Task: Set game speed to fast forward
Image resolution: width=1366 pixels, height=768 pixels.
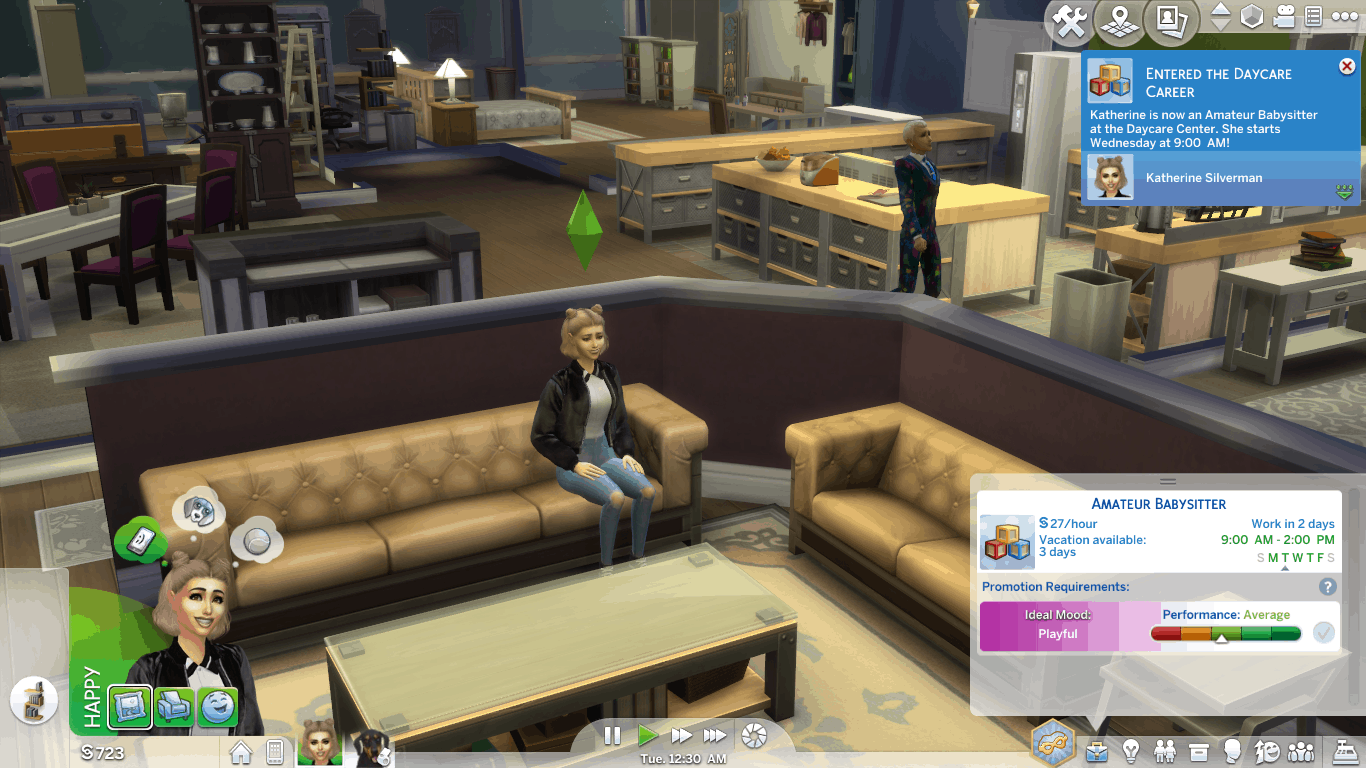Action: [x=681, y=736]
